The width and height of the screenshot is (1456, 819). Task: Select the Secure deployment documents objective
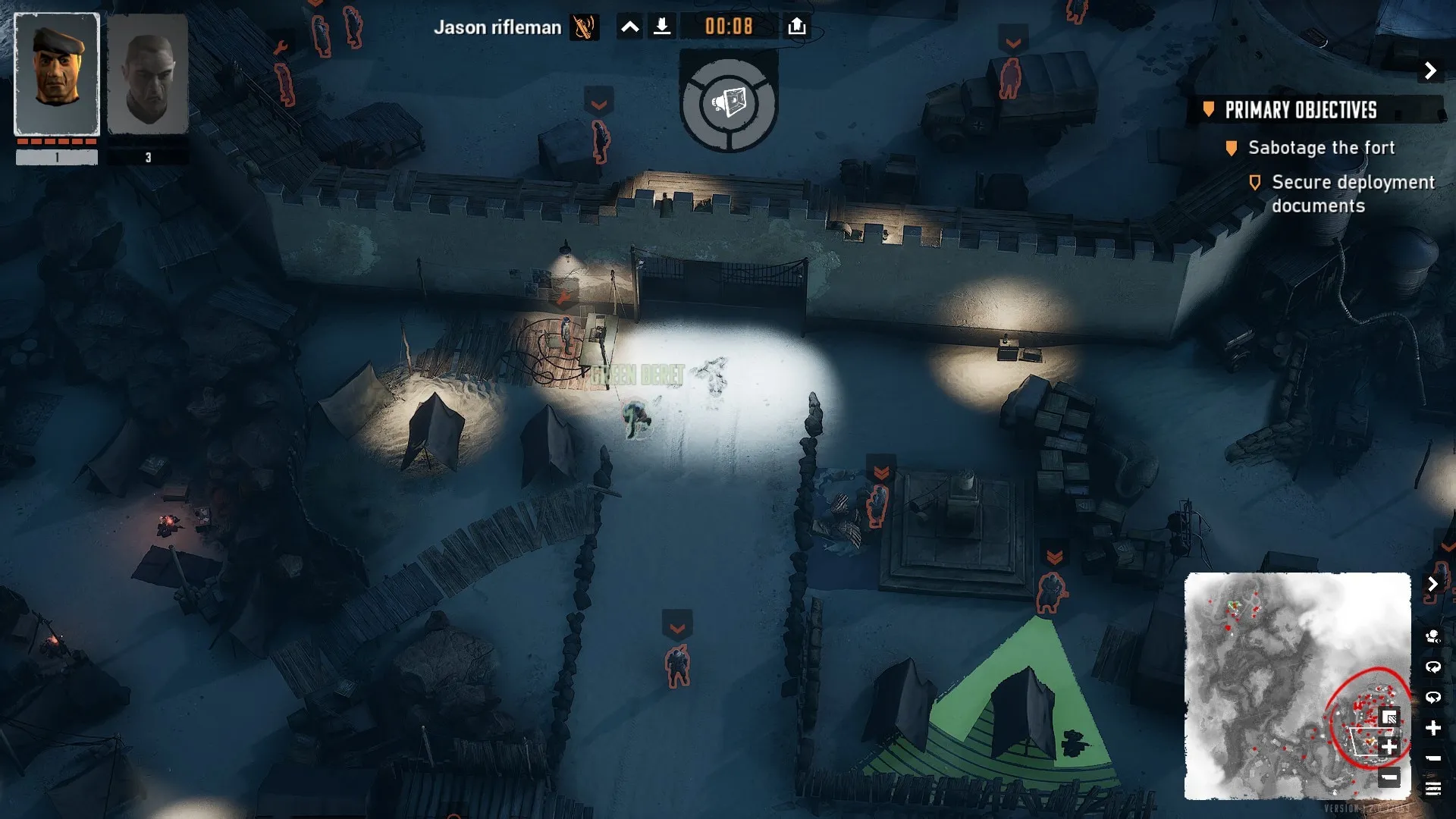(1353, 193)
